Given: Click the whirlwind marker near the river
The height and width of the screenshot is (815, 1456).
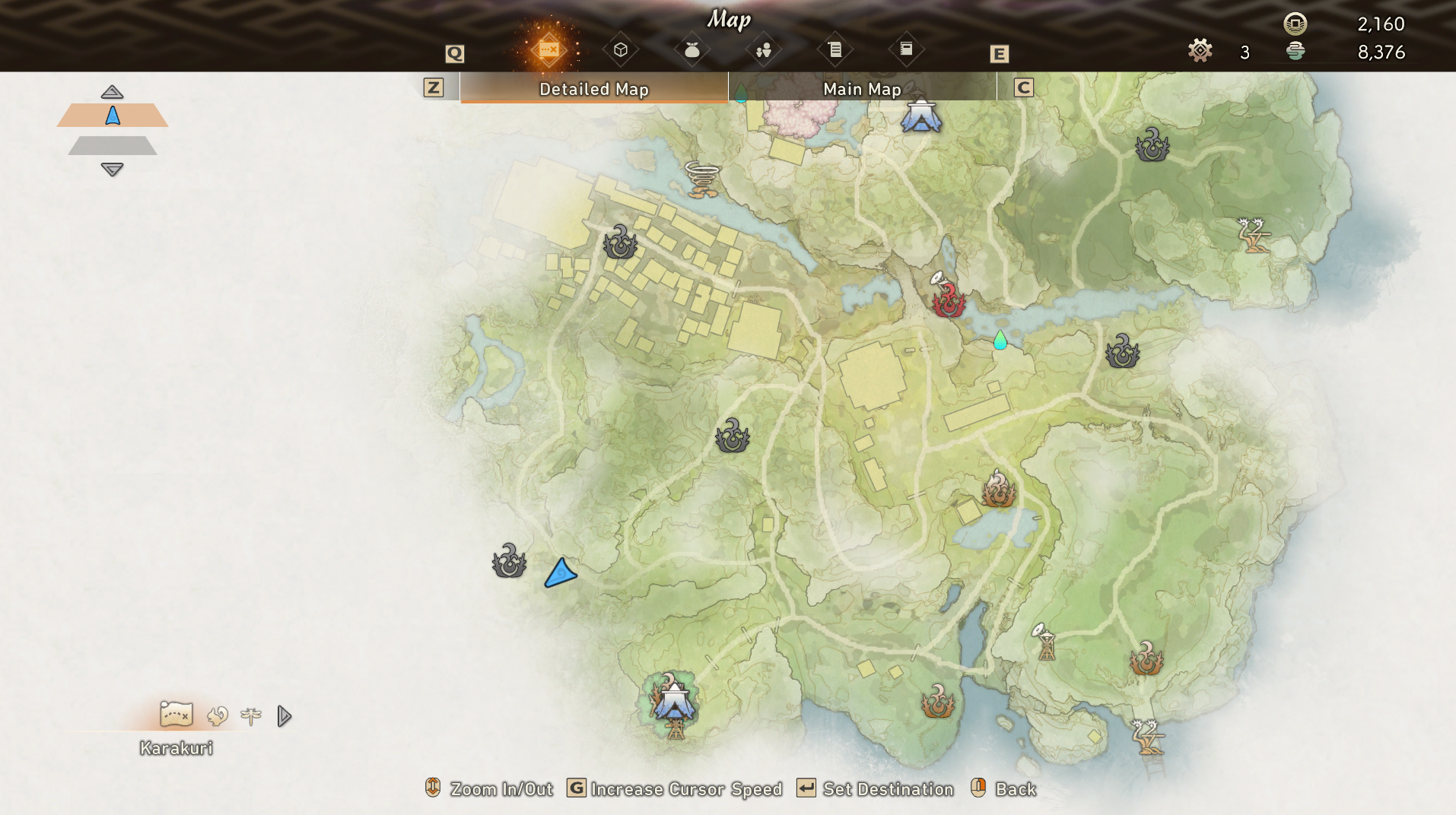Looking at the screenshot, I should [701, 179].
